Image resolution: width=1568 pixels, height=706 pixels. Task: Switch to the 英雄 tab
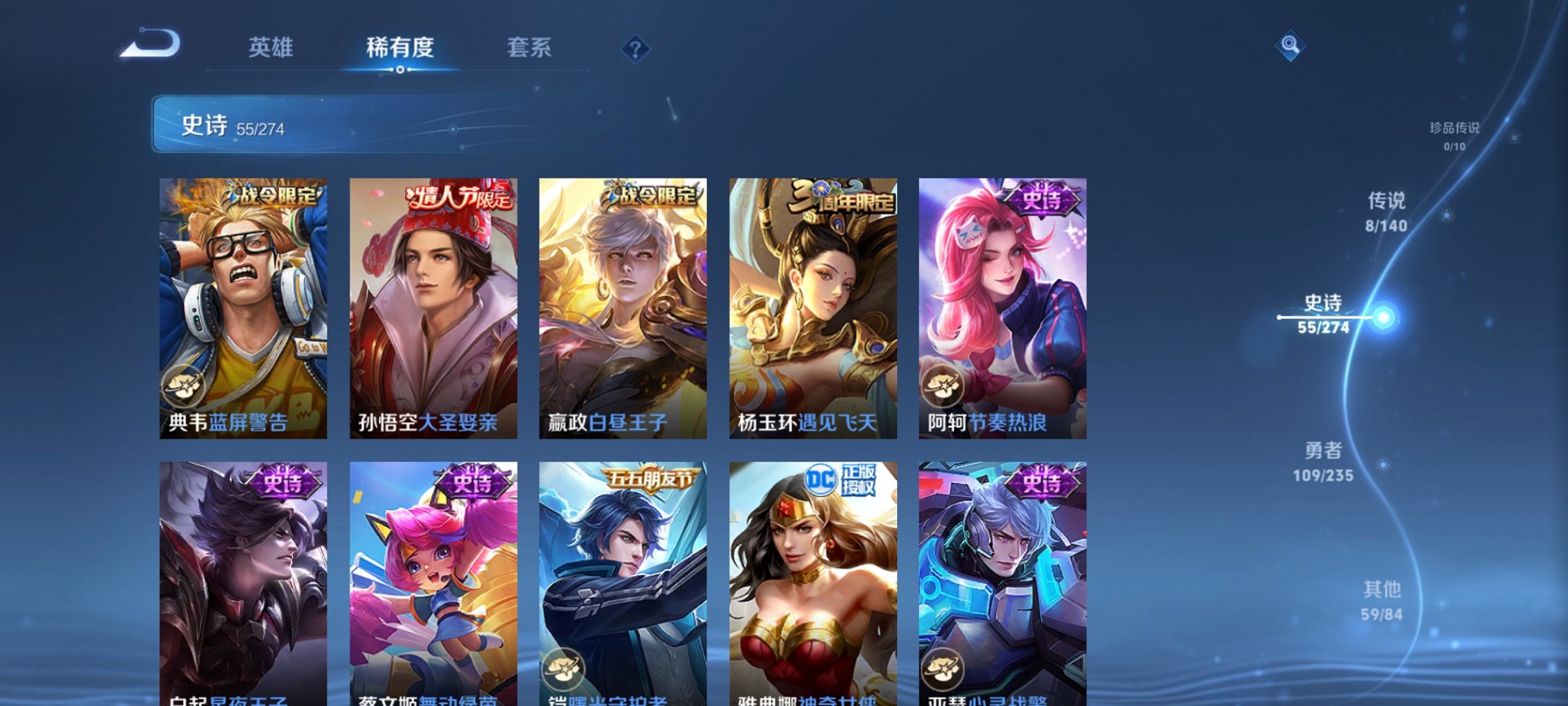tap(273, 48)
